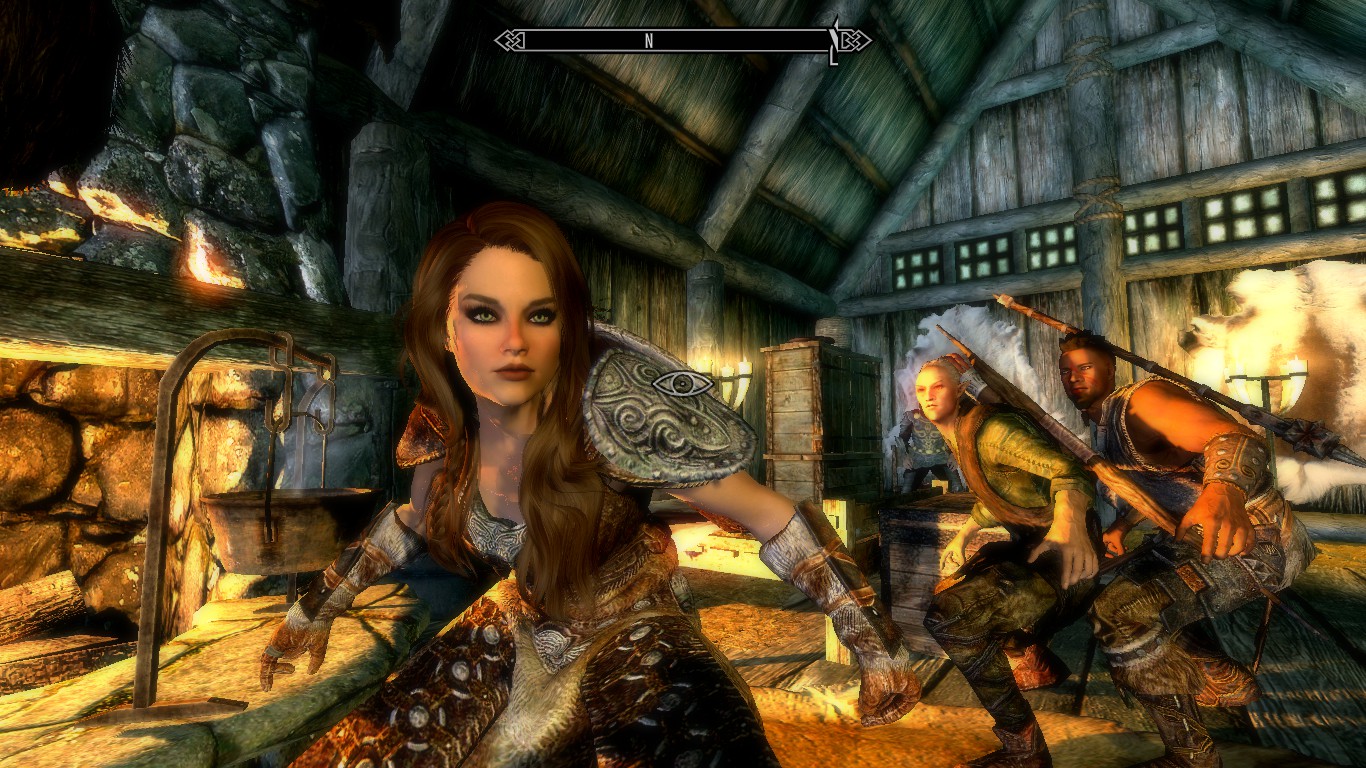Click the compass bar at the top
The height and width of the screenshot is (768, 1366).
pos(683,41)
